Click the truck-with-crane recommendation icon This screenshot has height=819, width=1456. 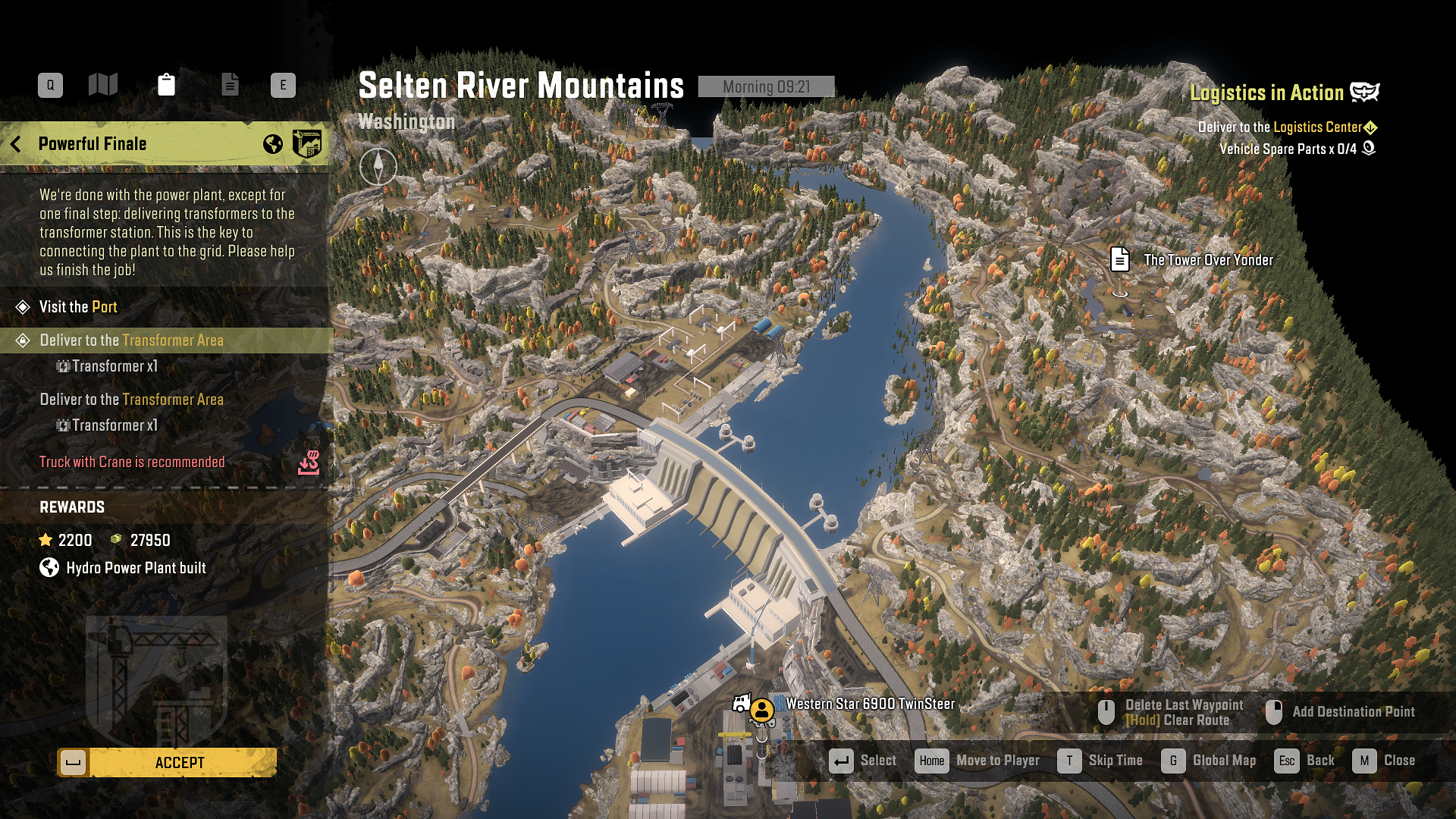(309, 463)
